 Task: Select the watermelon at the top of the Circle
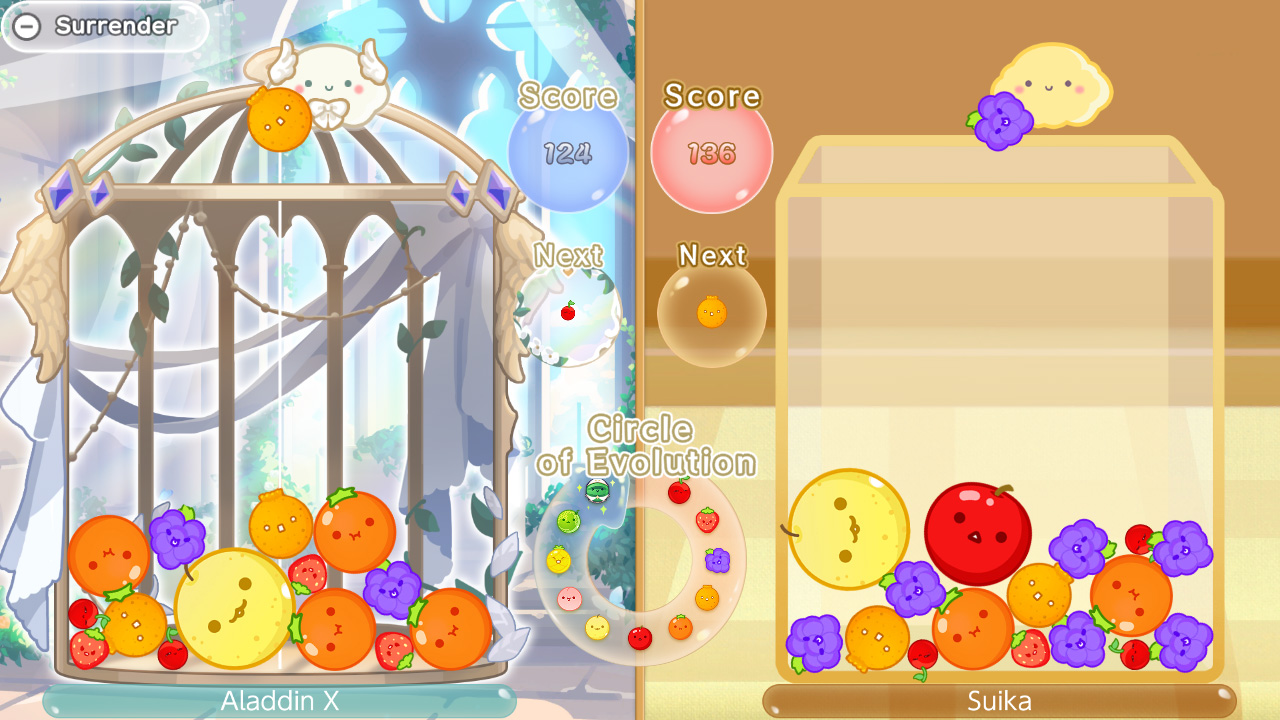[x=598, y=492]
